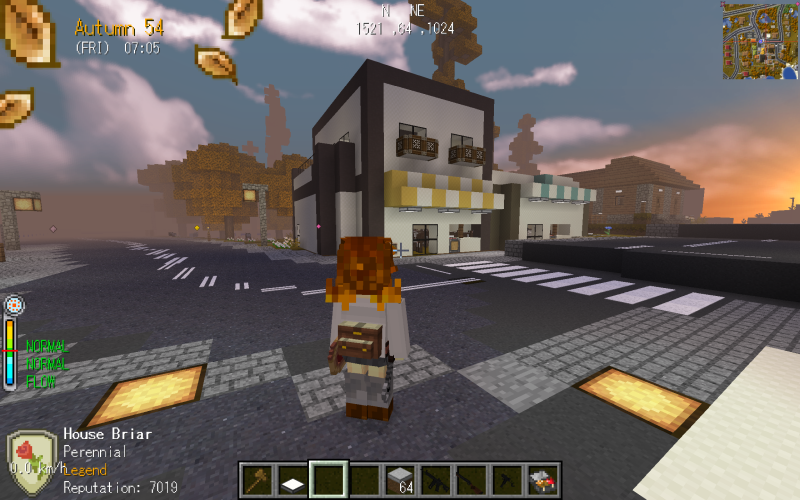Select the small pistol hotbar slot
Image resolution: width=800 pixels, height=500 pixels.
509,480
